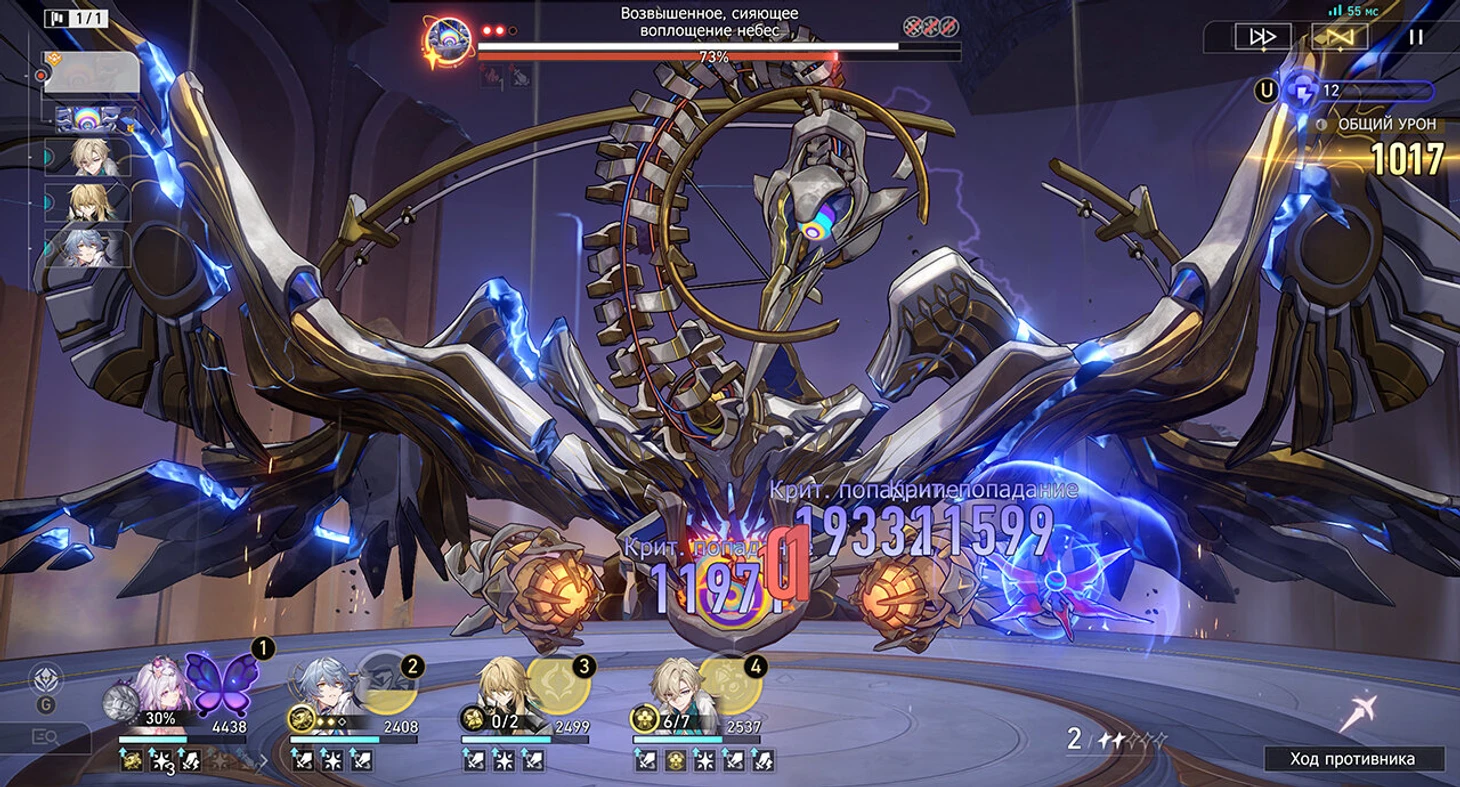Open the battle details magnifier button
1460x787 pixels.
(45, 738)
